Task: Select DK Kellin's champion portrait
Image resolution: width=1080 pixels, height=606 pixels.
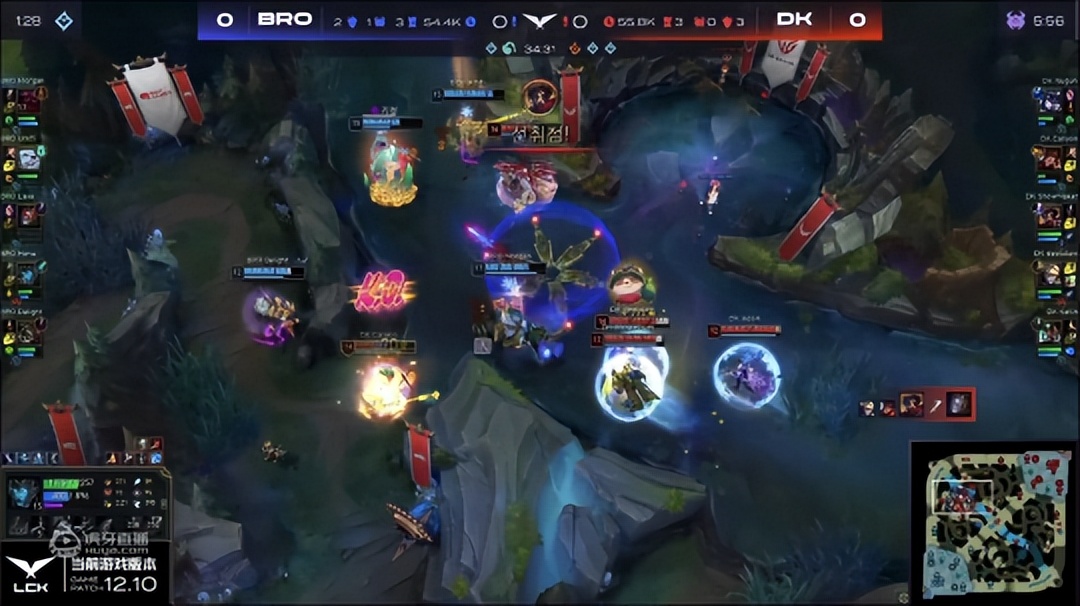Action: tap(1051, 331)
